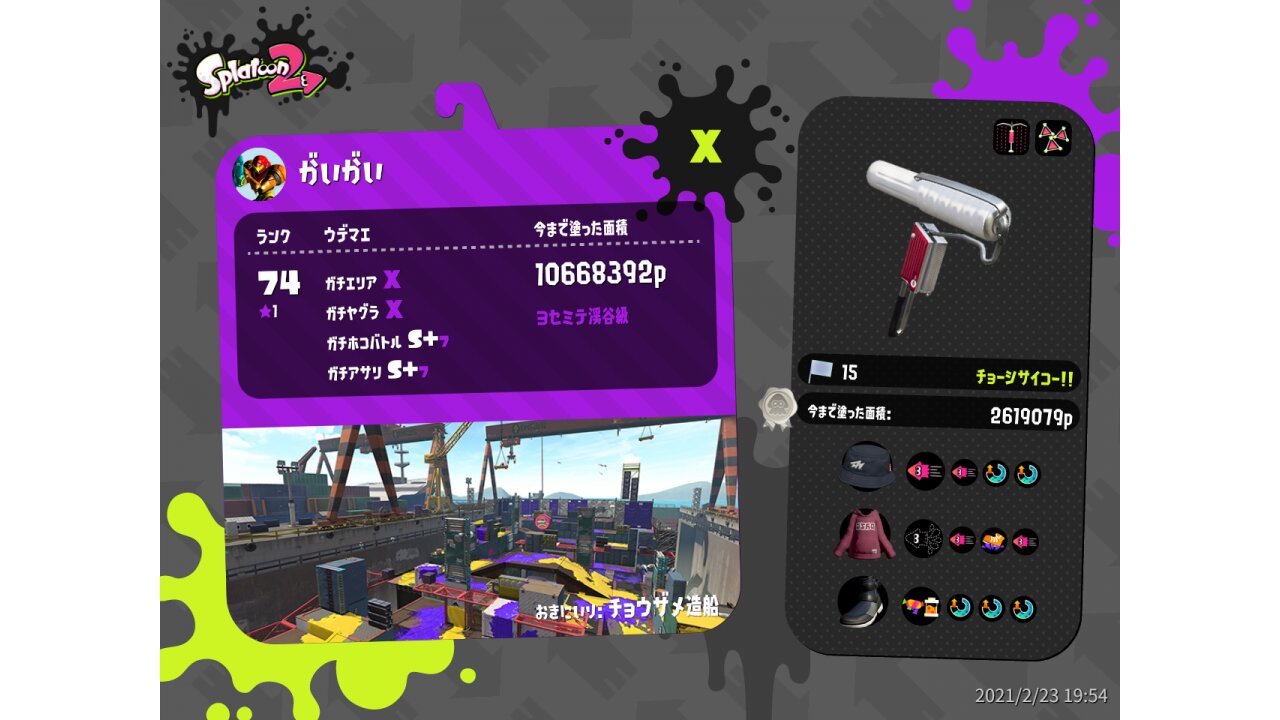1280x720 pixels.
Task: Click the player avatar icon
Action: click(259, 174)
